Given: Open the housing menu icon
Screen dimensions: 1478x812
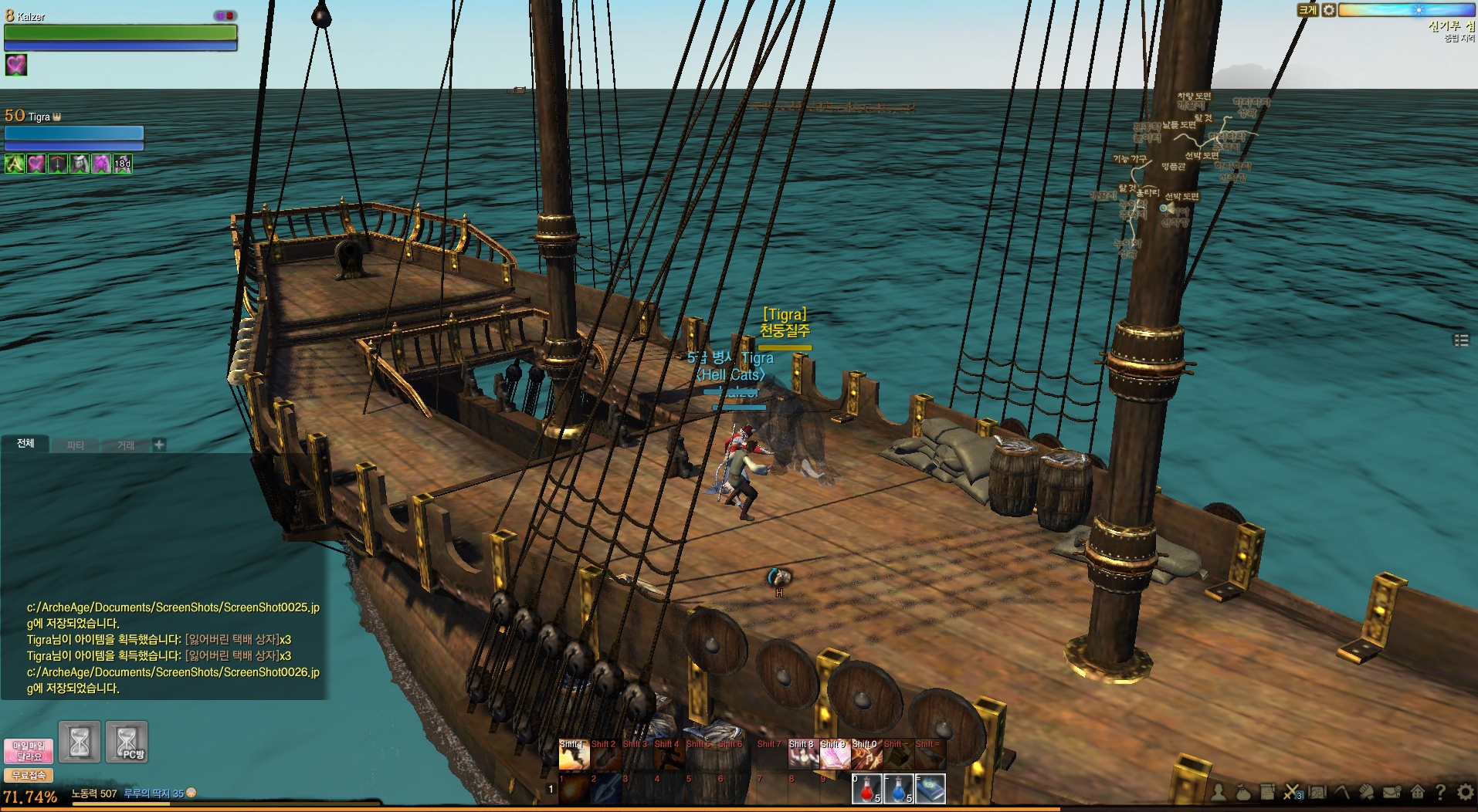Looking at the screenshot, I should 1417,792.
